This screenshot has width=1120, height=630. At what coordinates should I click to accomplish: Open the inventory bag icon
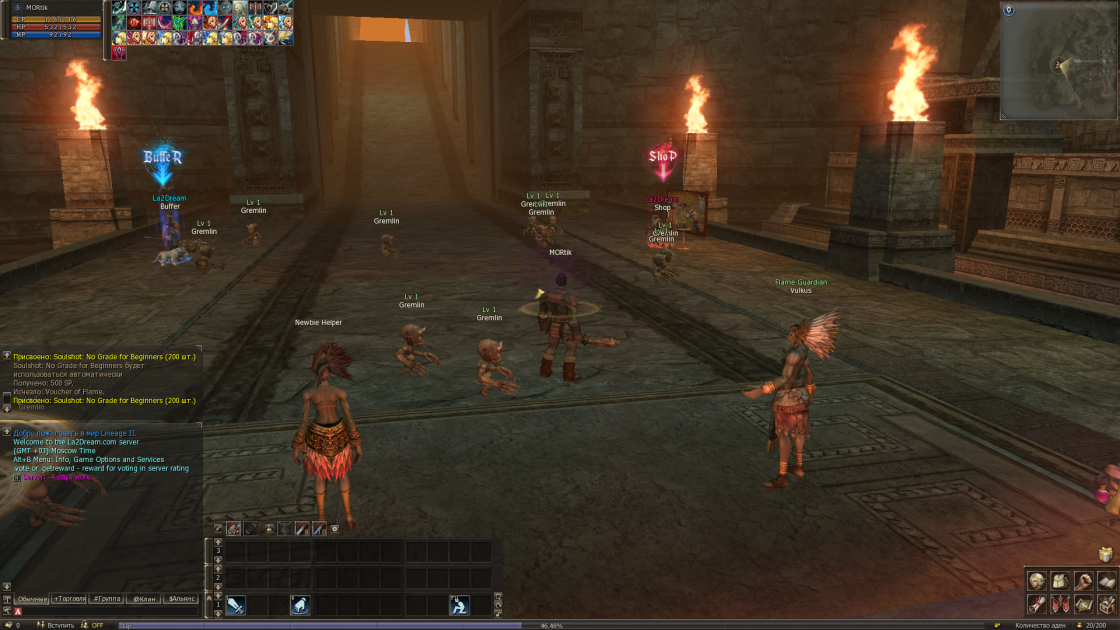coord(1060,581)
